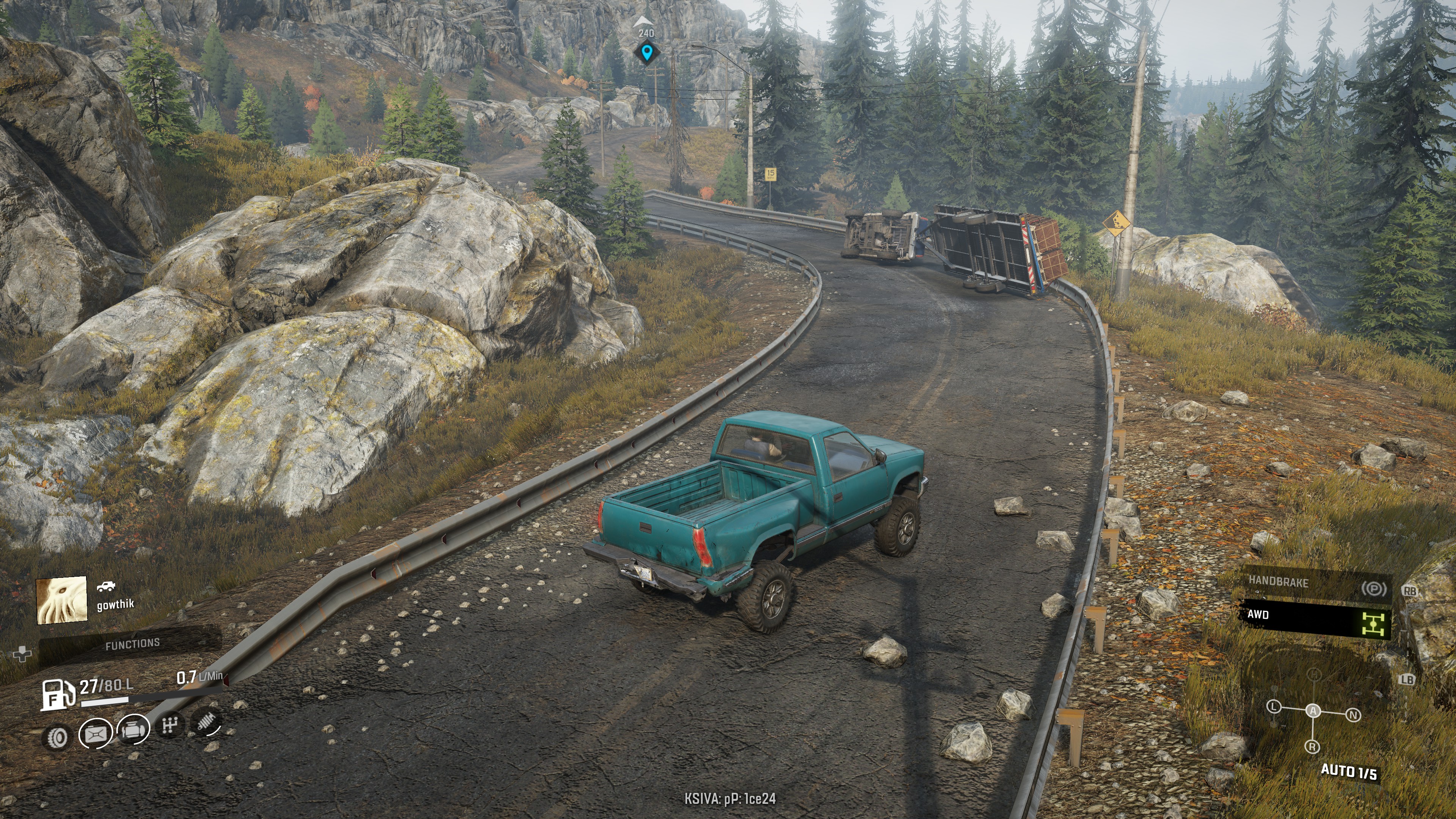
Task: Select the gearbox damage icon
Action: (x=170, y=725)
